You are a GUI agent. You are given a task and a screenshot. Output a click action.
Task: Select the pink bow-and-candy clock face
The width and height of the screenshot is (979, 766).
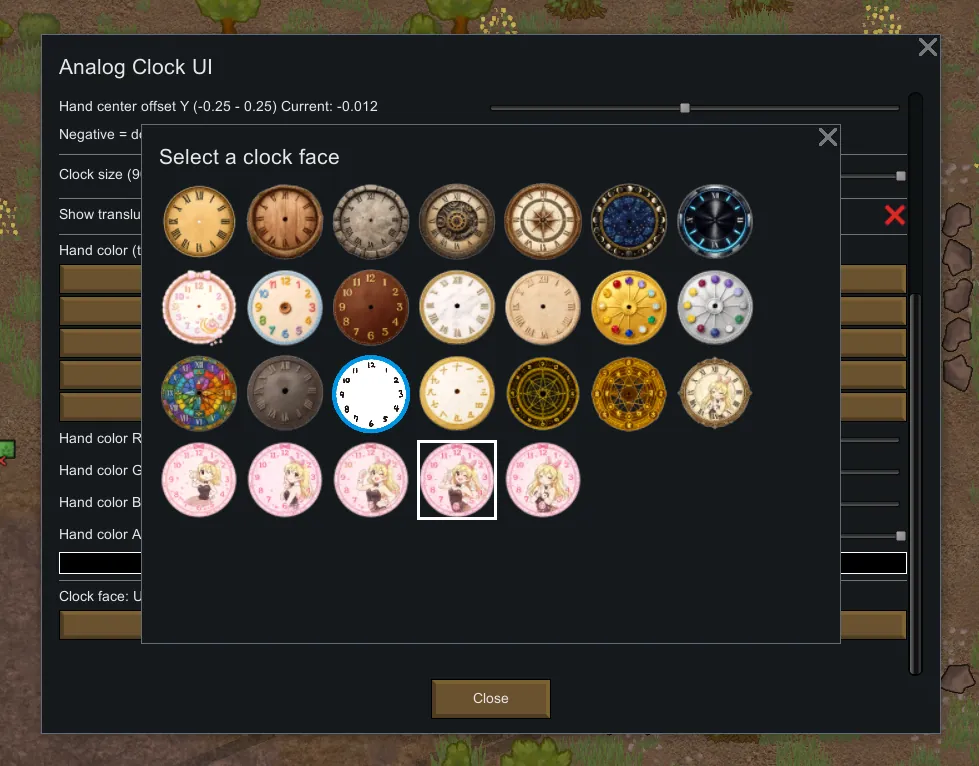click(x=199, y=307)
